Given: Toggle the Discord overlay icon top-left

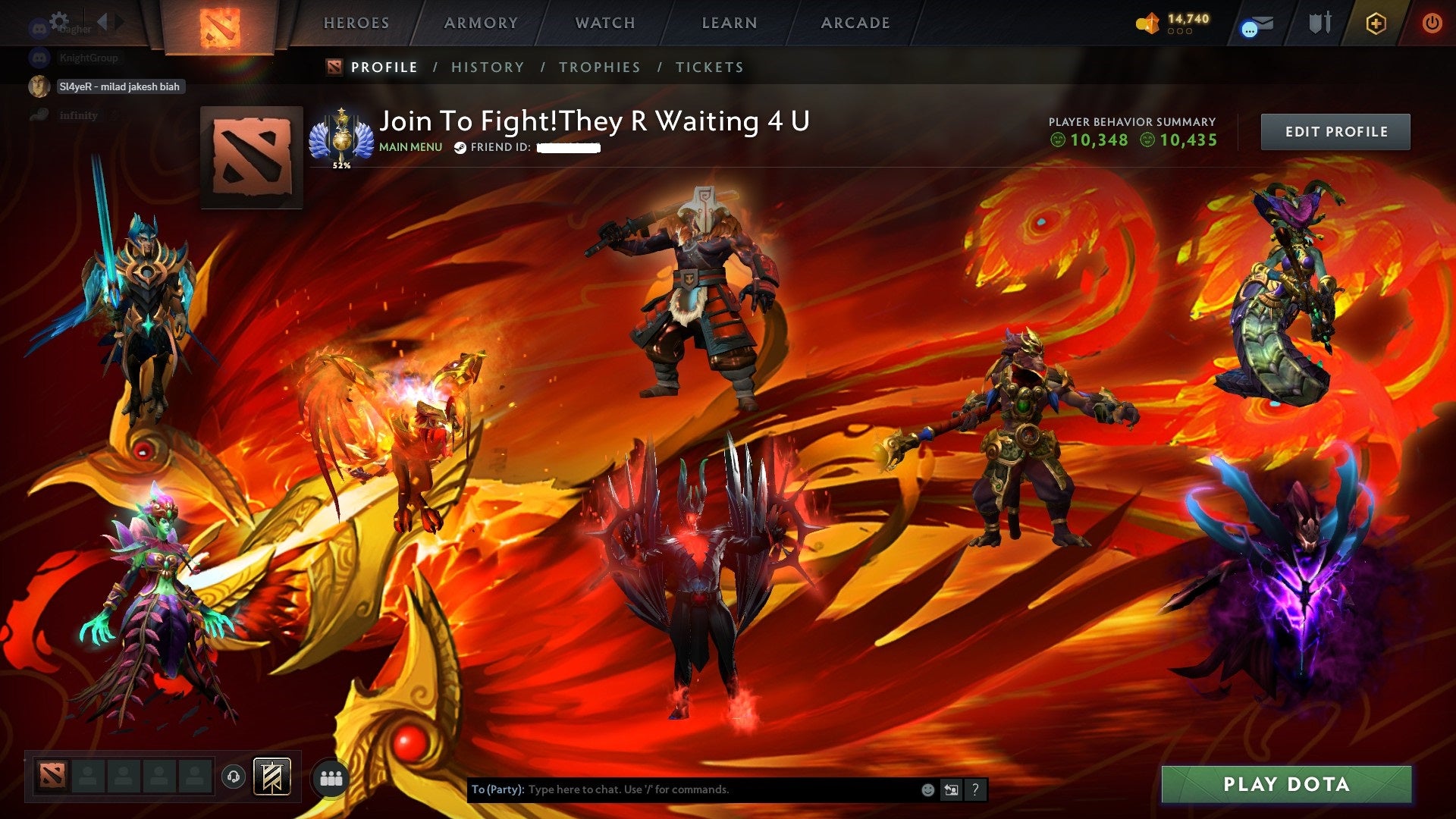Looking at the screenshot, I should coord(37,27).
